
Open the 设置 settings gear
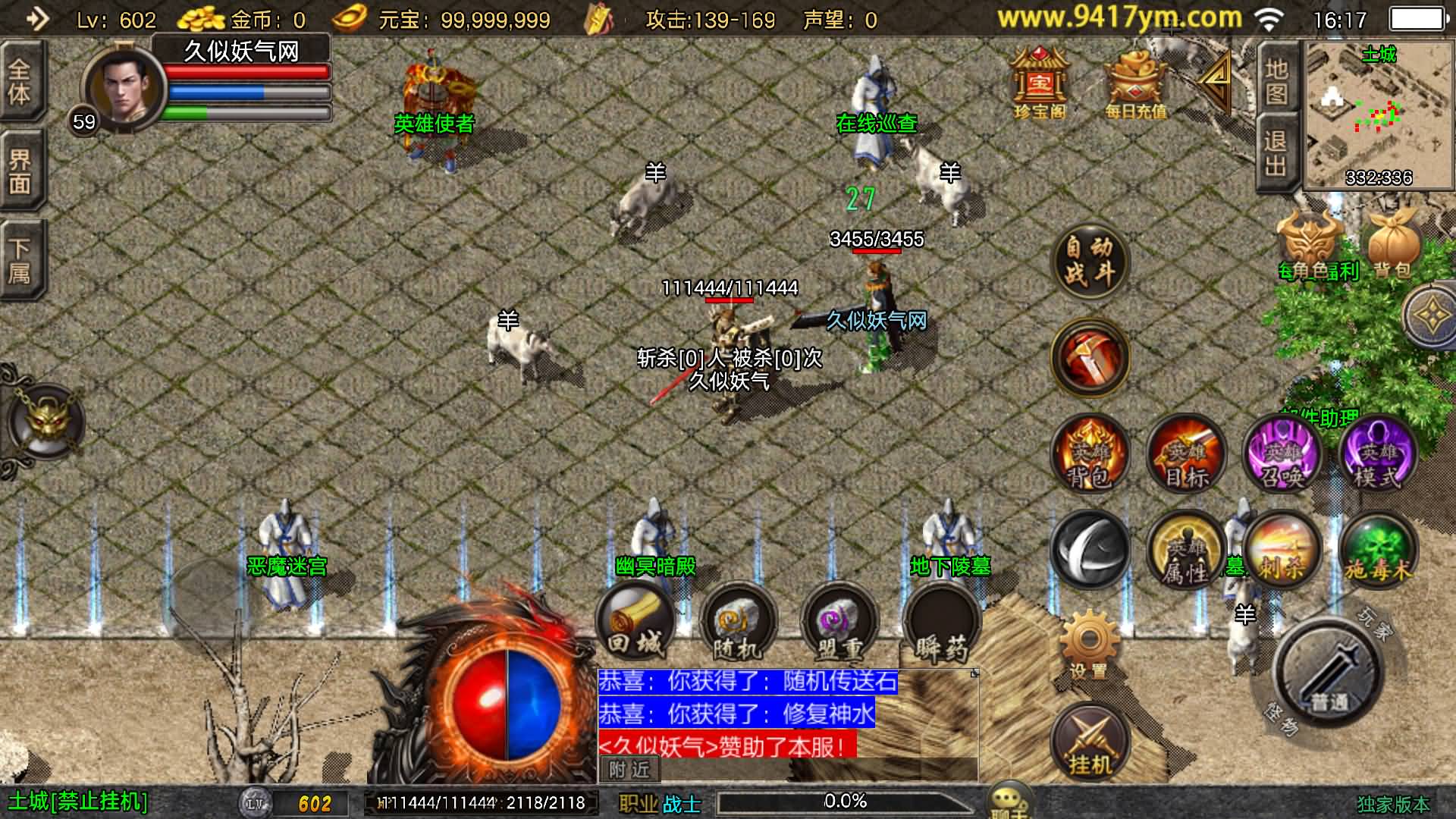[x=1089, y=643]
